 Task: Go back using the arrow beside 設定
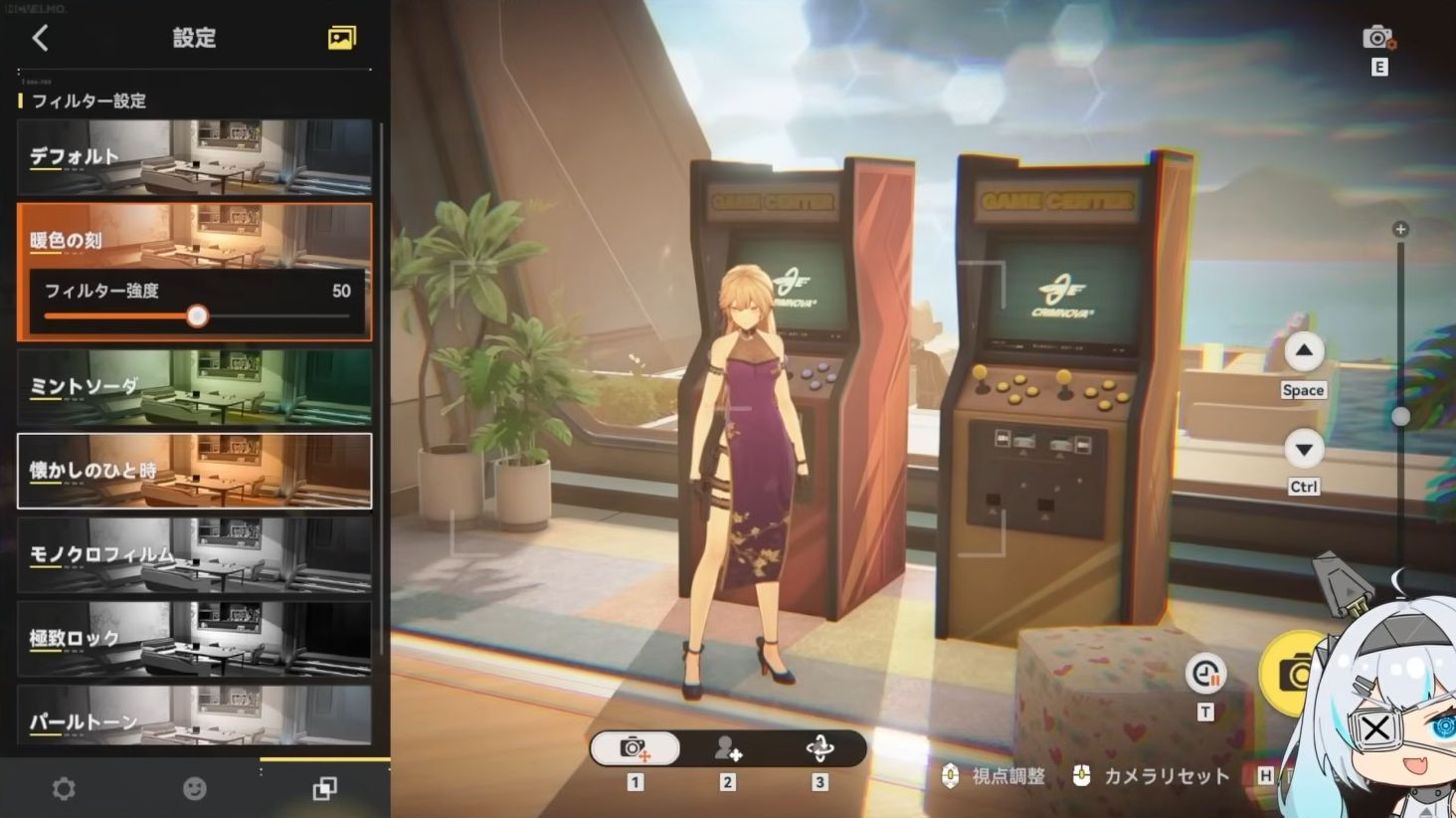coord(40,38)
